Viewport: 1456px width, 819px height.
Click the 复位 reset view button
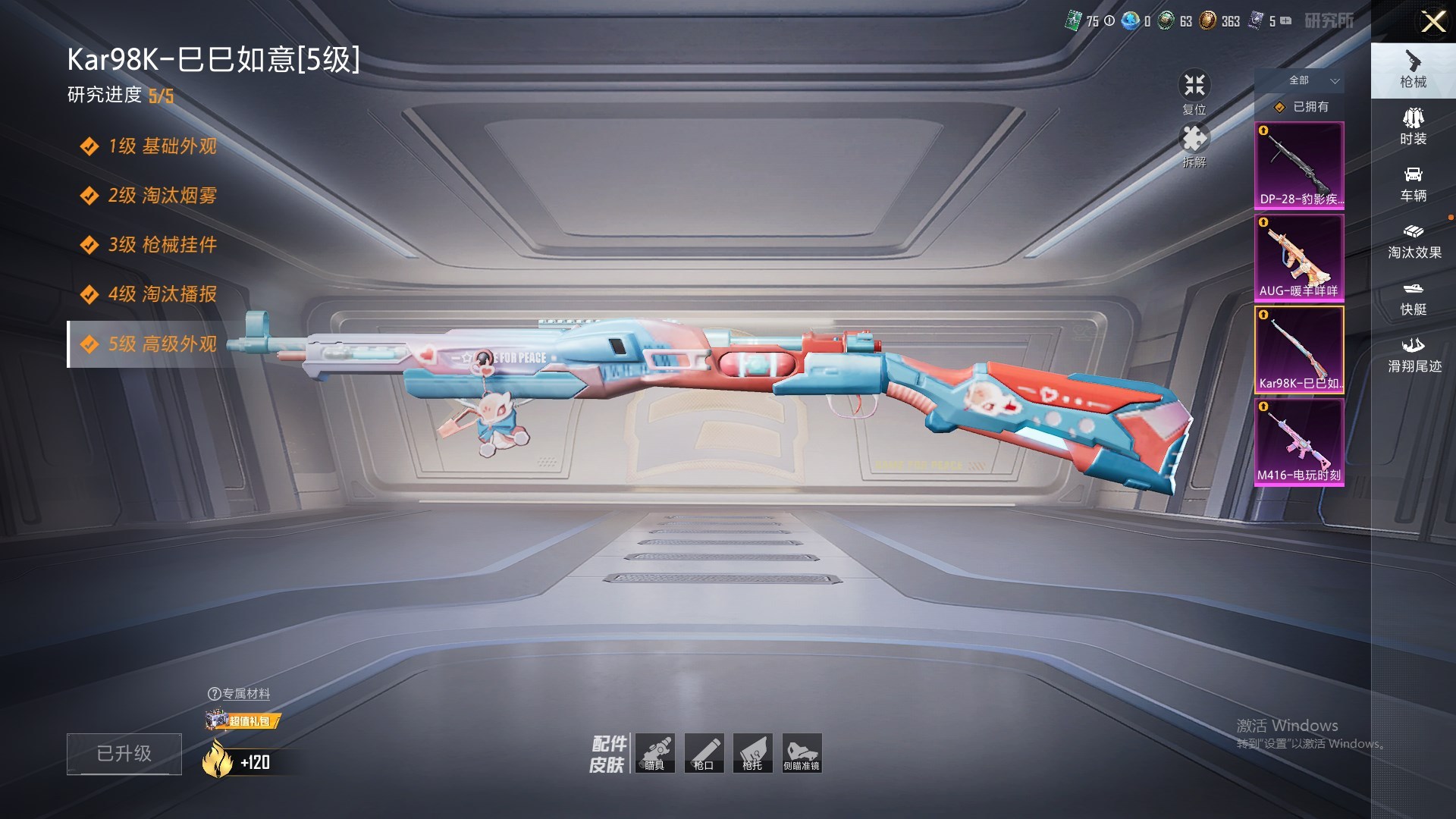[1194, 92]
